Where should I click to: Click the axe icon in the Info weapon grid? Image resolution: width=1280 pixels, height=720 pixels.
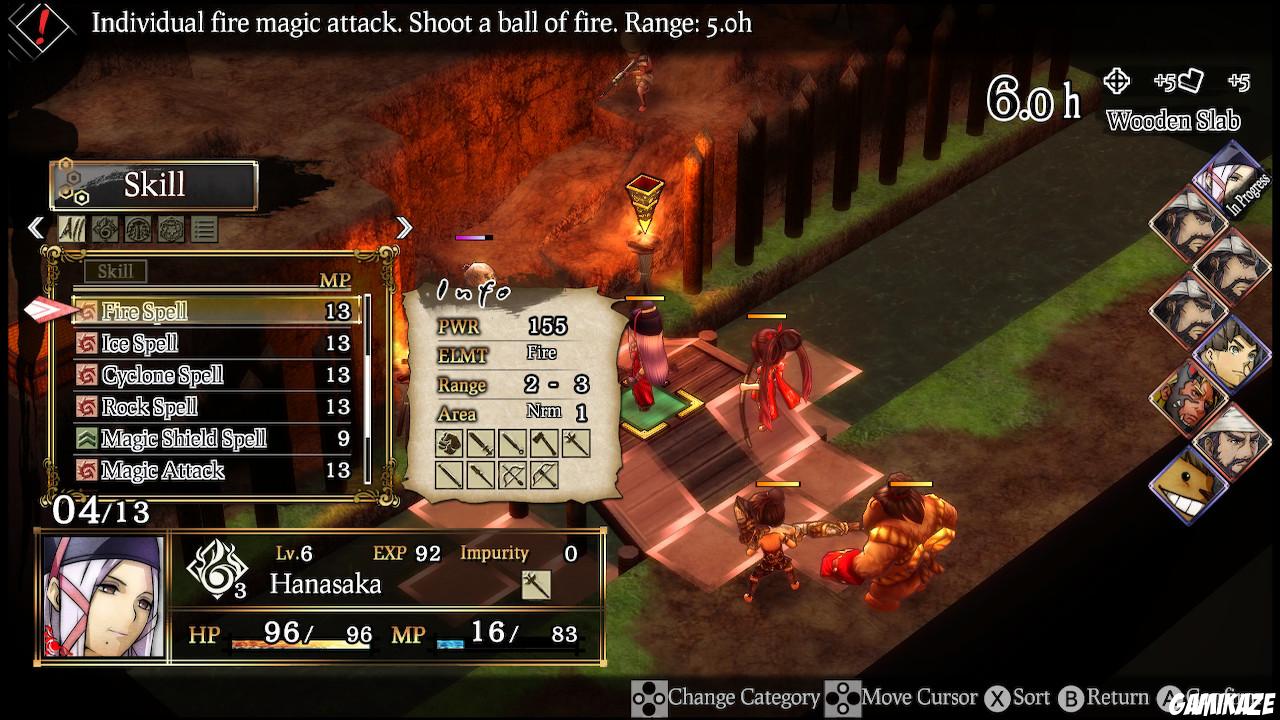[544, 443]
